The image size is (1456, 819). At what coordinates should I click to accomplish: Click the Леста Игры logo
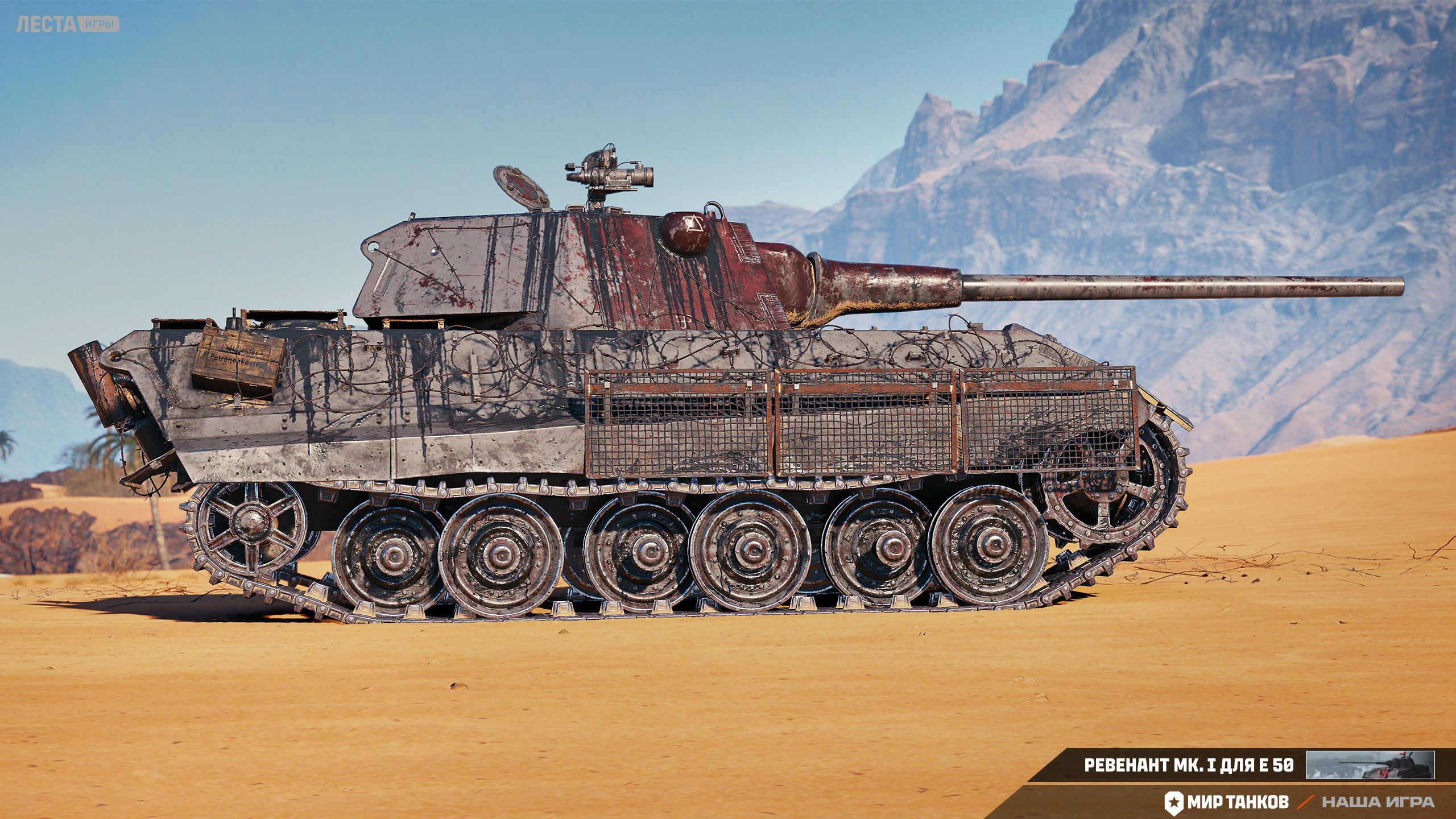[x=68, y=24]
